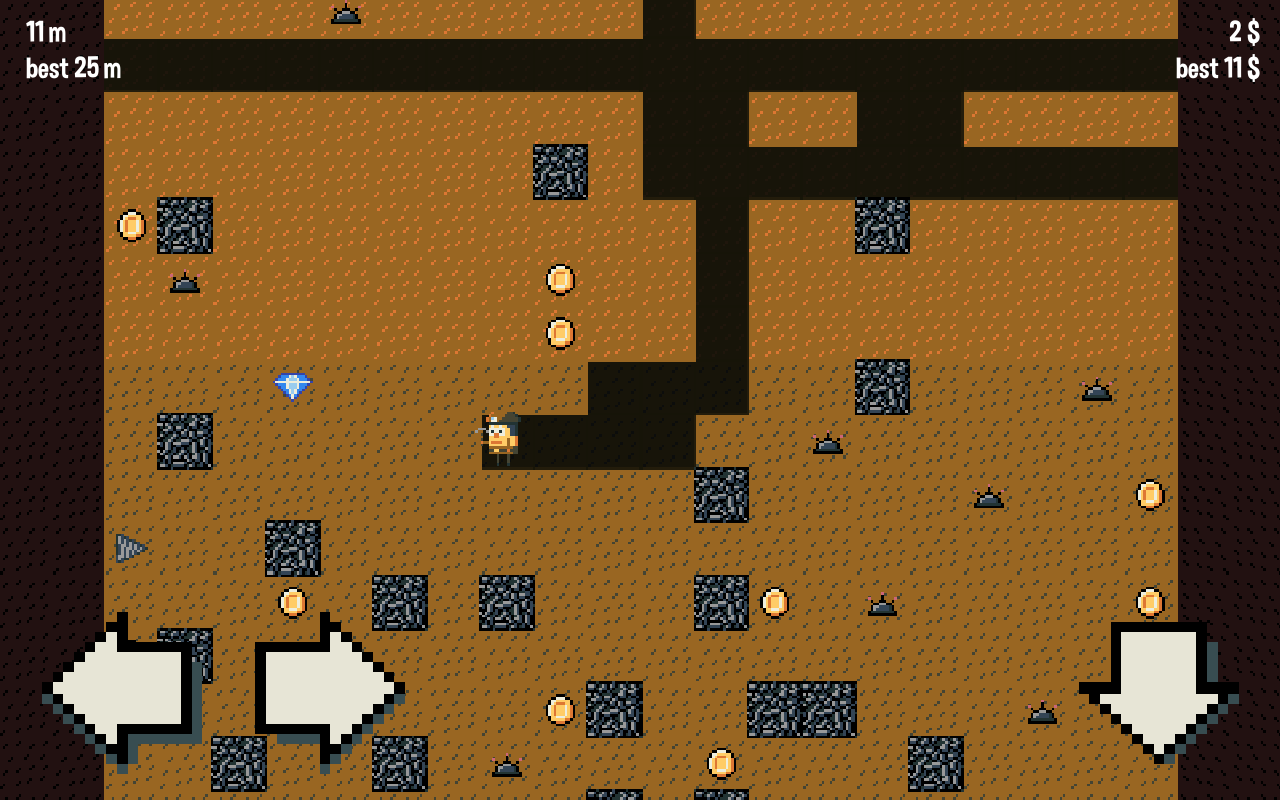Click the mine hazard near the top wall
This screenshot has width=1280, height=800.
(345, 14)
